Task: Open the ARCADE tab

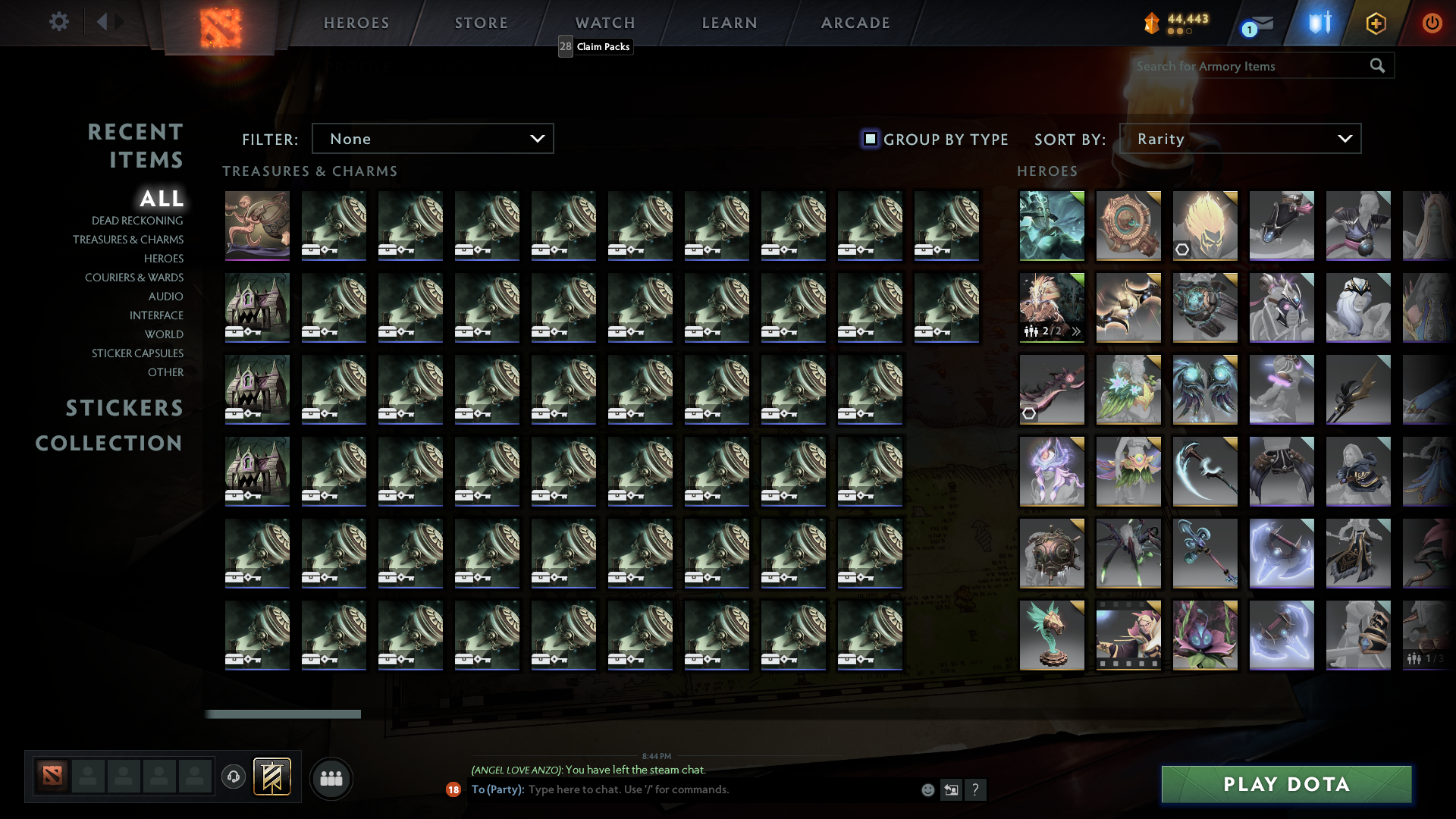Action: point(855,23)
